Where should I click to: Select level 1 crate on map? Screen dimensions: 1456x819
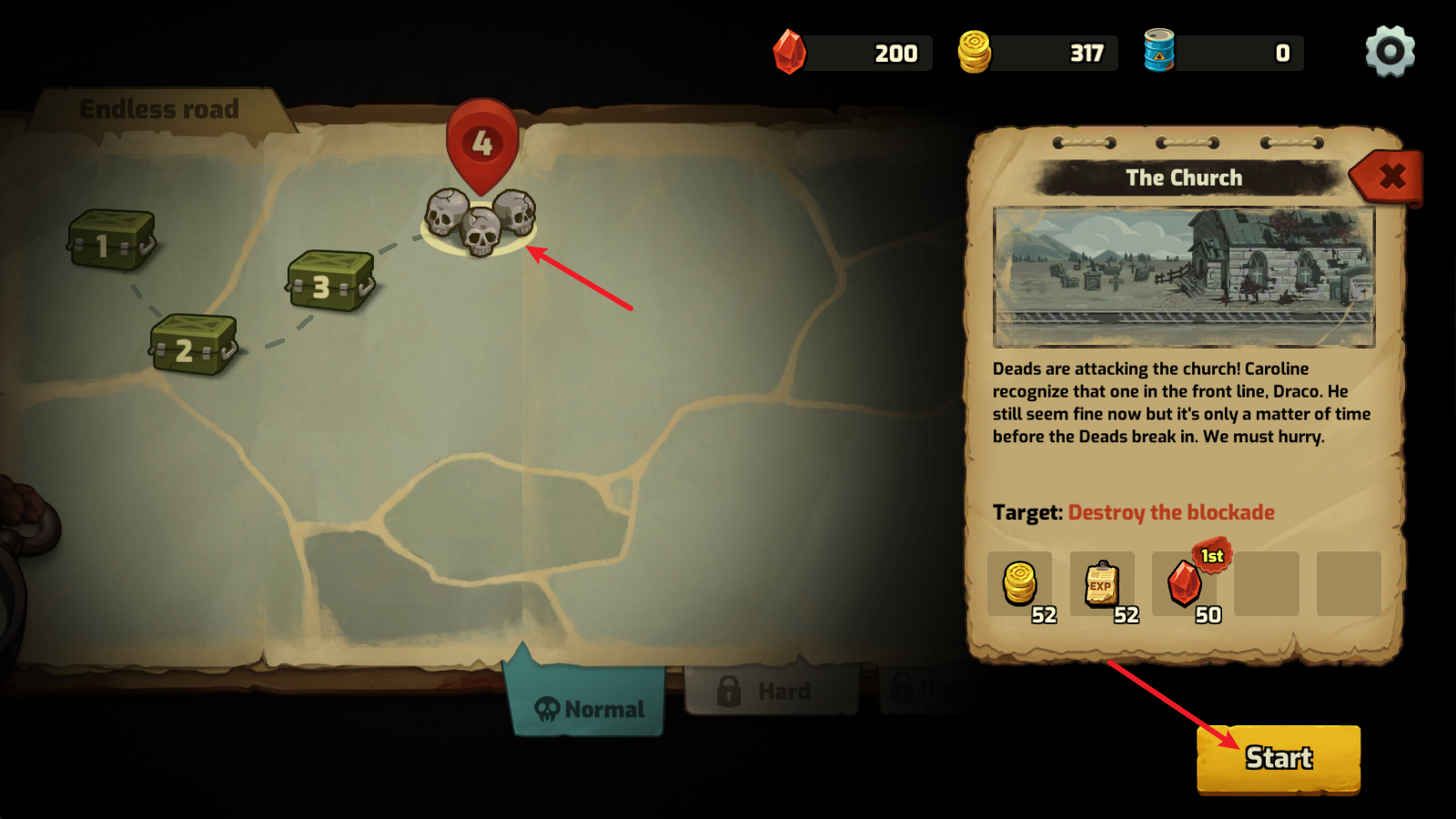tap(111, 241)
